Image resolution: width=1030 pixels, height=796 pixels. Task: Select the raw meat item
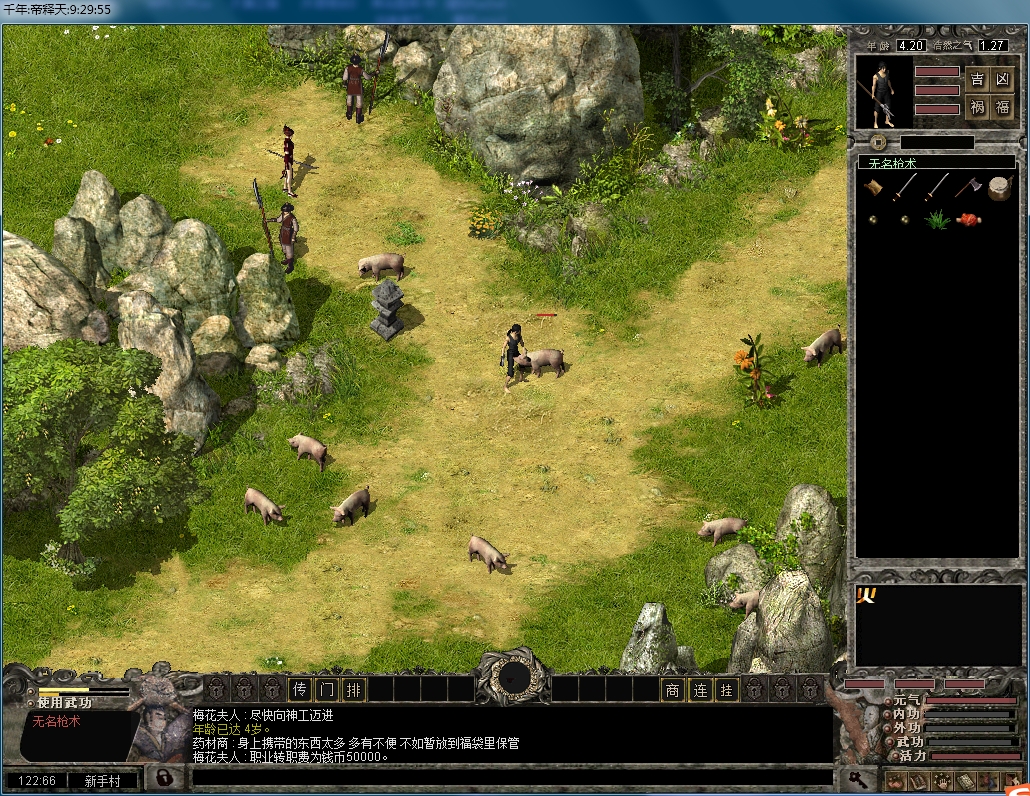[x=967, y=219]
